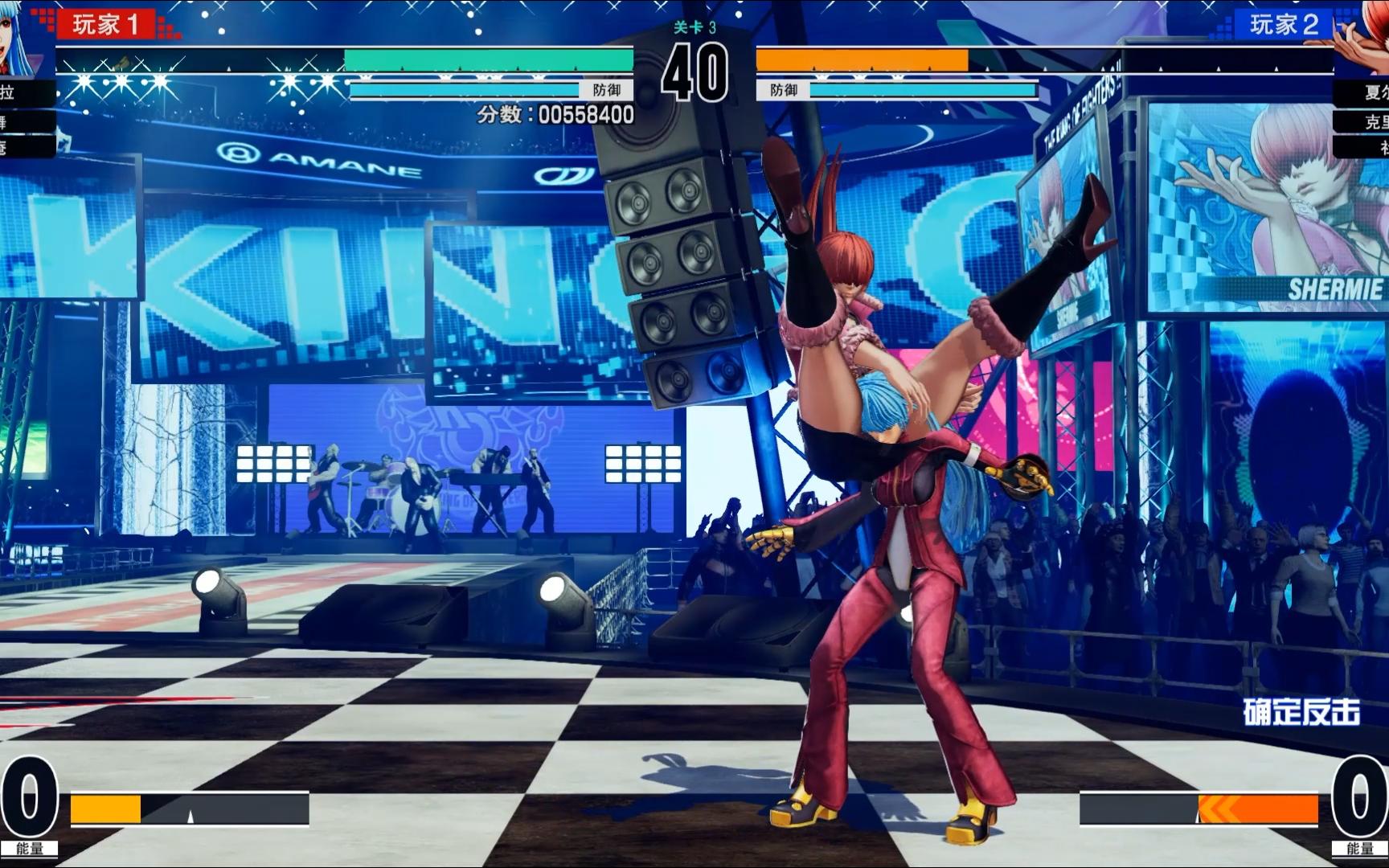Image resolution: width=1389 pixels, height=868 pixels.
Task: Click Player 2's red-haired character portrait
Action: tap(1363, 36)
